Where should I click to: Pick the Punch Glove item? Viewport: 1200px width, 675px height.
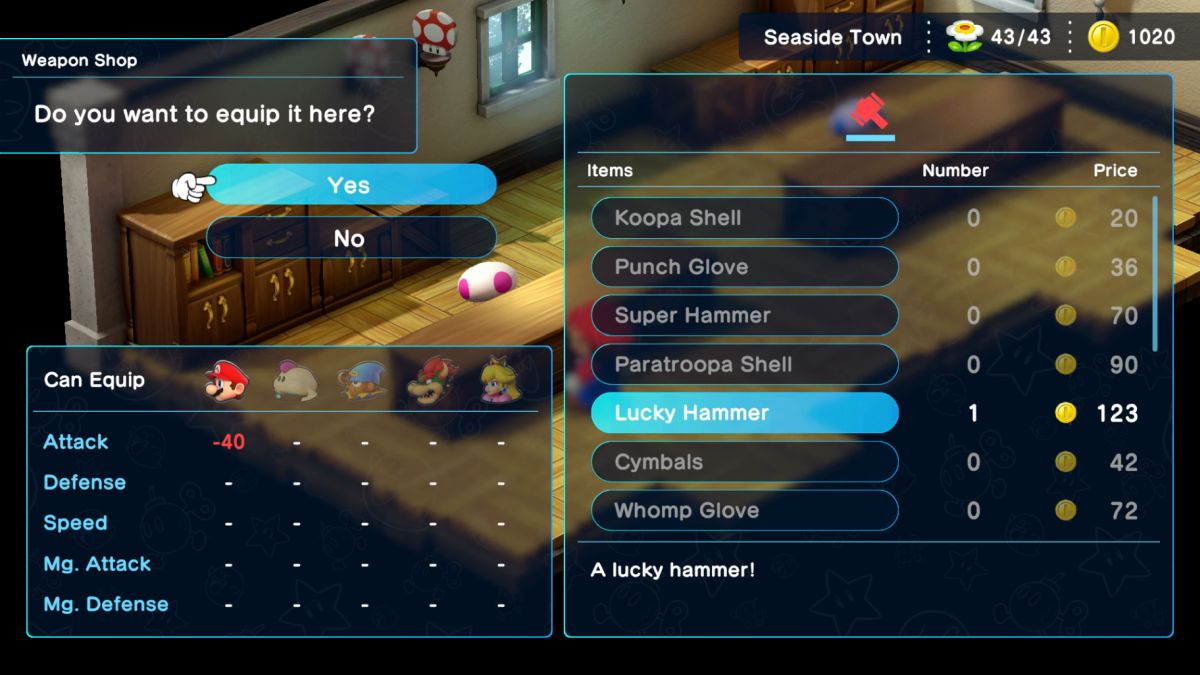pos(744,267)
